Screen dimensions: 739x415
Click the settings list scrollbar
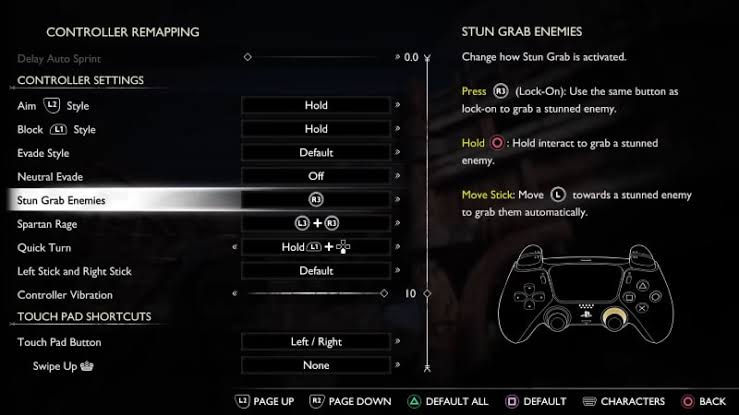coord(427,200)
